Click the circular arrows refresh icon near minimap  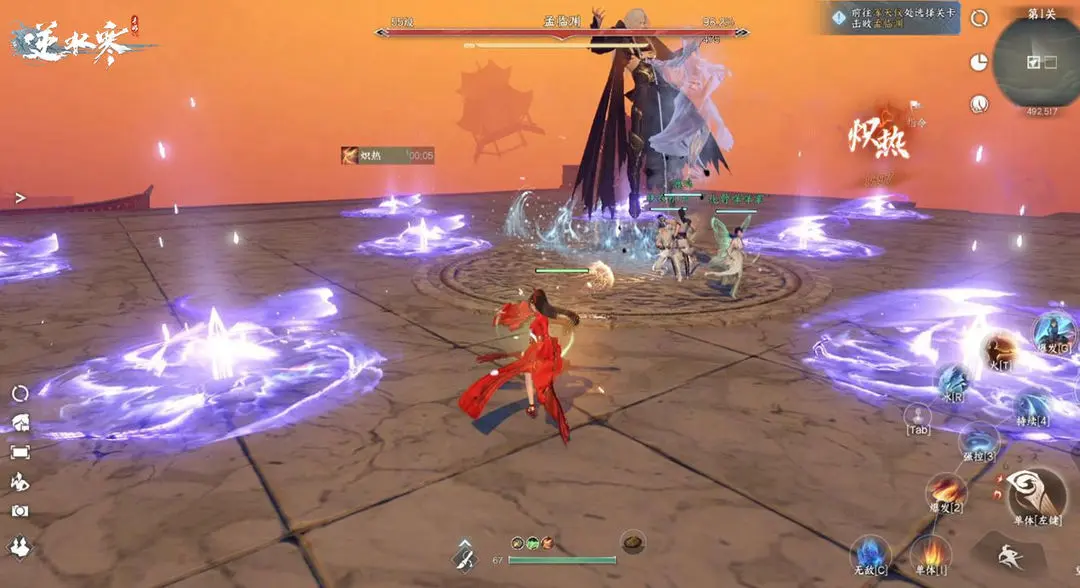pyautogui.click(x=979, y=18)
